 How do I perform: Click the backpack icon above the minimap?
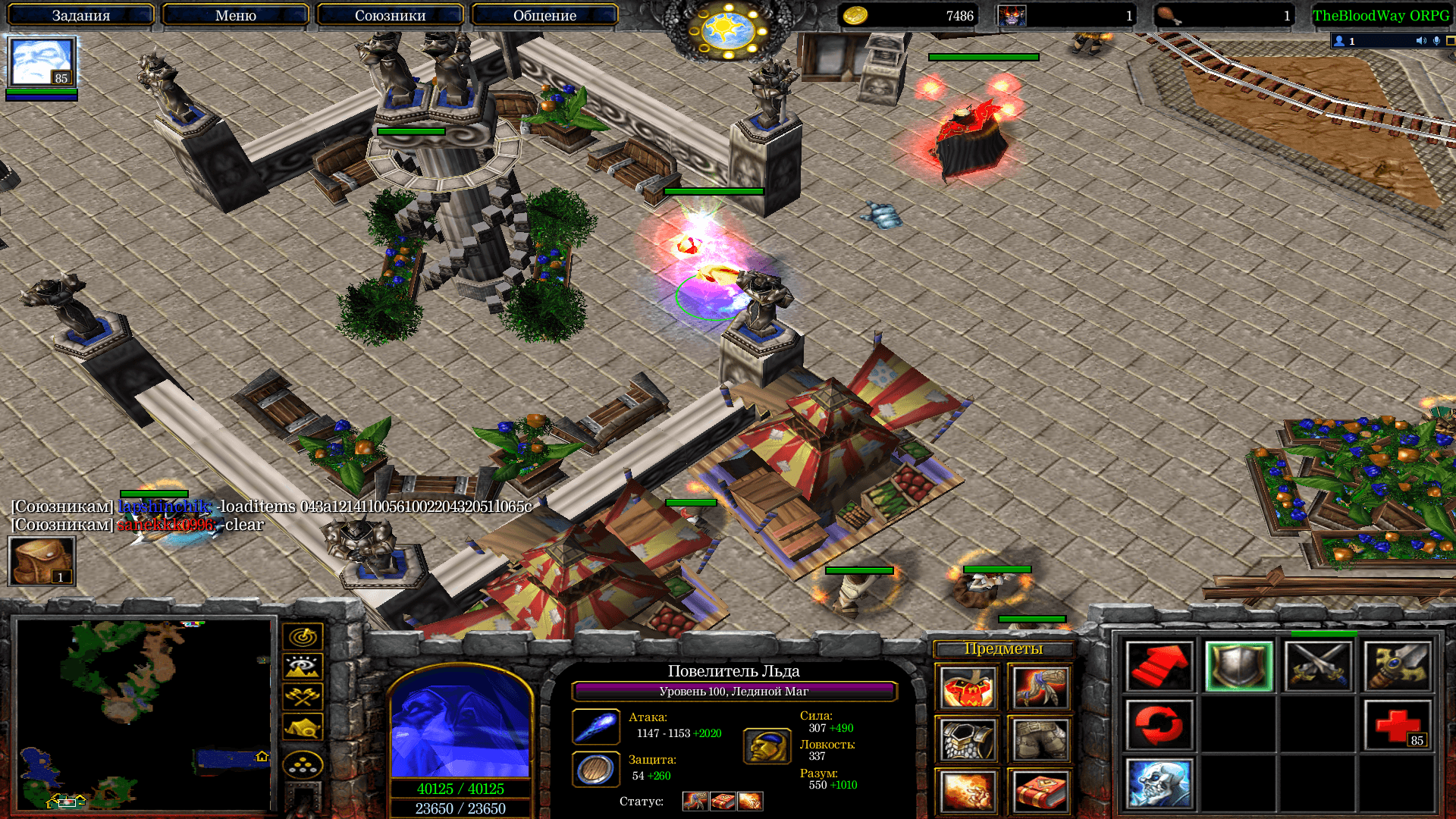tap(42, 561)
